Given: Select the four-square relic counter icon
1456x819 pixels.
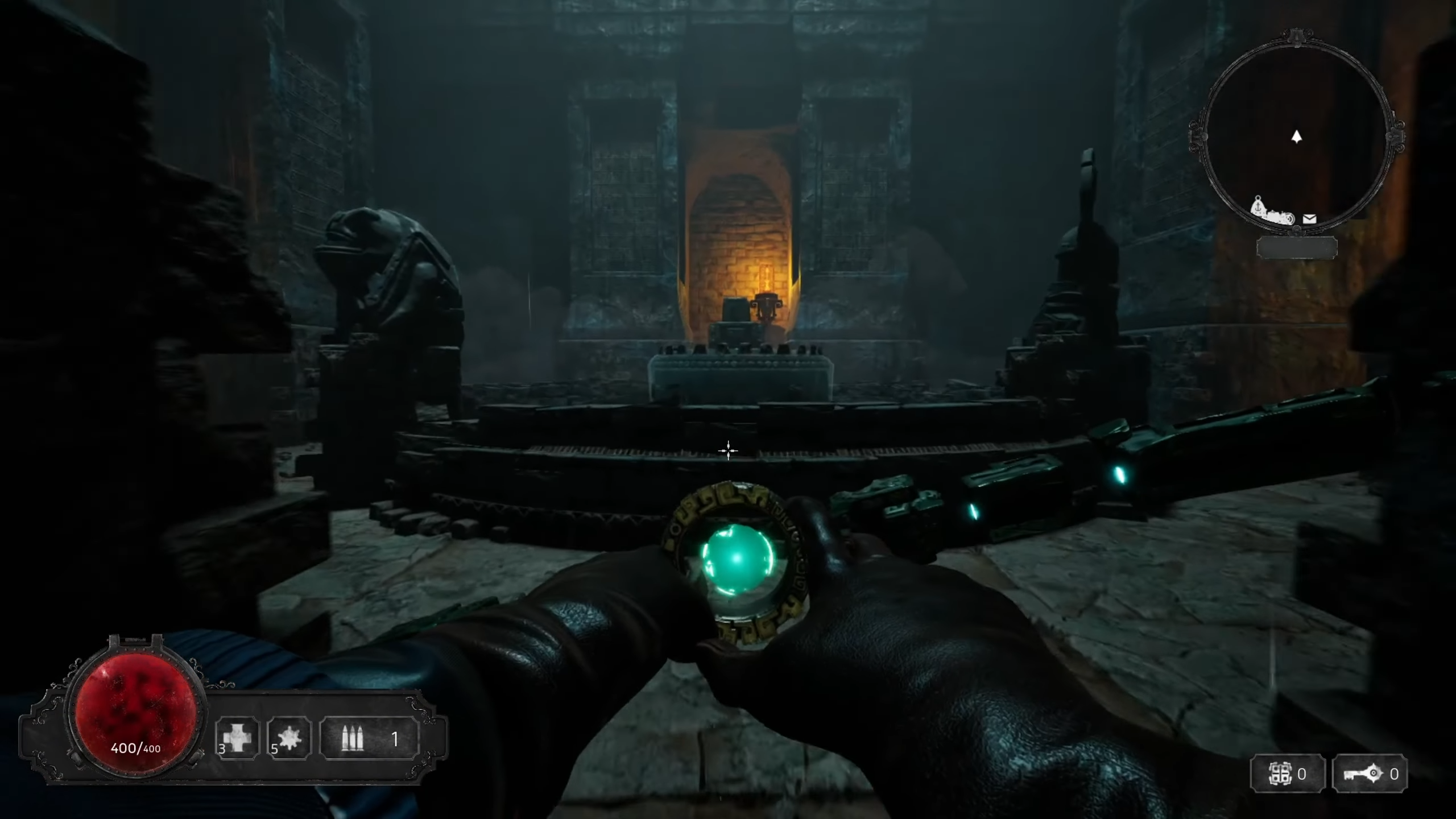Looking at the screenshot, I should (1280, 774).
